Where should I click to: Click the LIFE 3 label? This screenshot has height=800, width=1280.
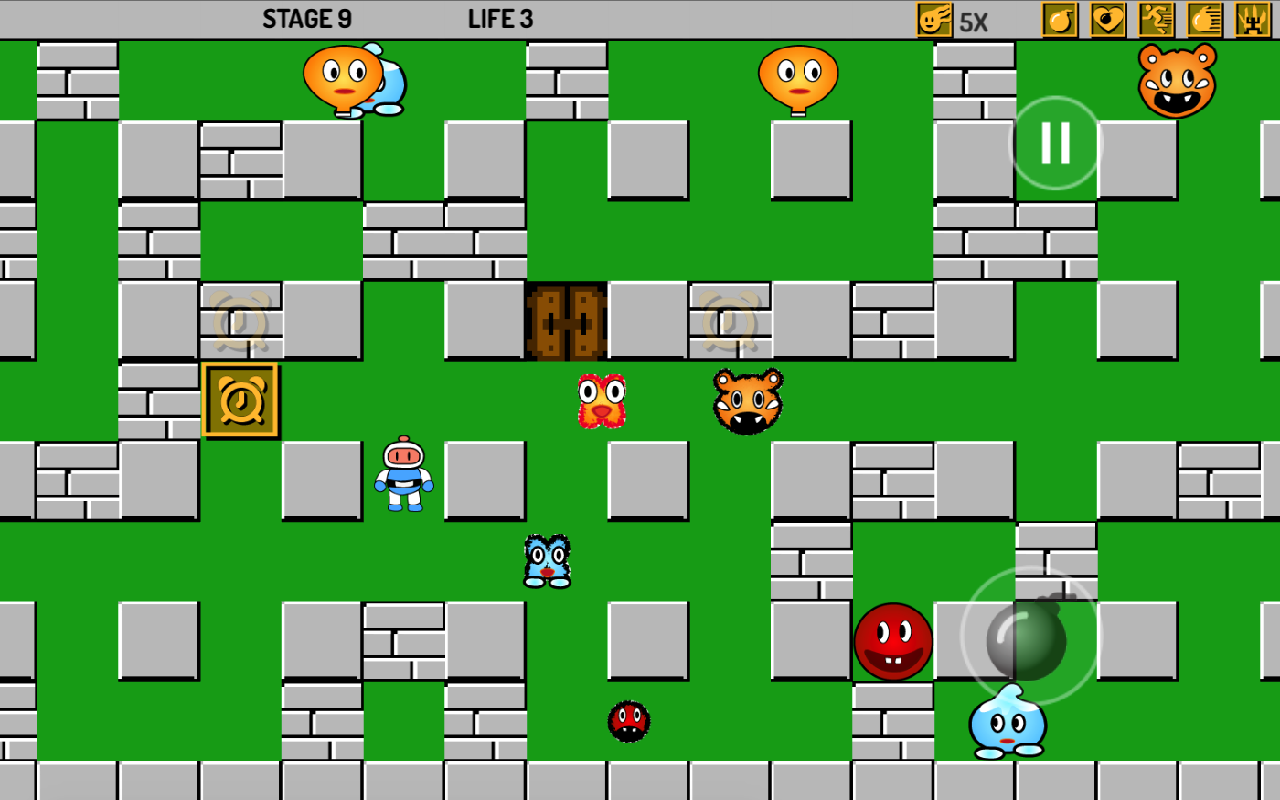[x=500, y=18]
